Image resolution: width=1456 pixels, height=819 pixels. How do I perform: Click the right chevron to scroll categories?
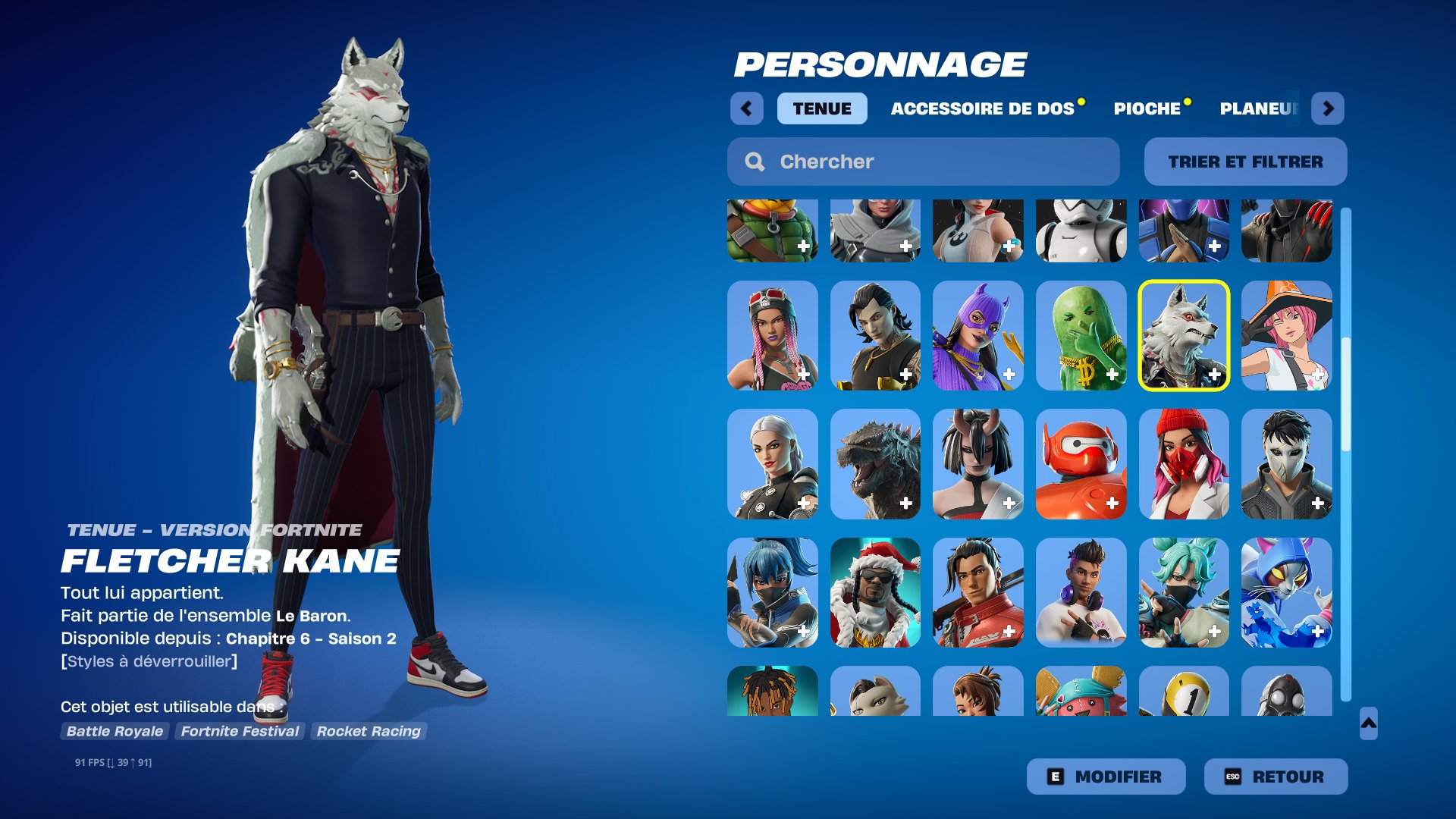[1329, 108]
